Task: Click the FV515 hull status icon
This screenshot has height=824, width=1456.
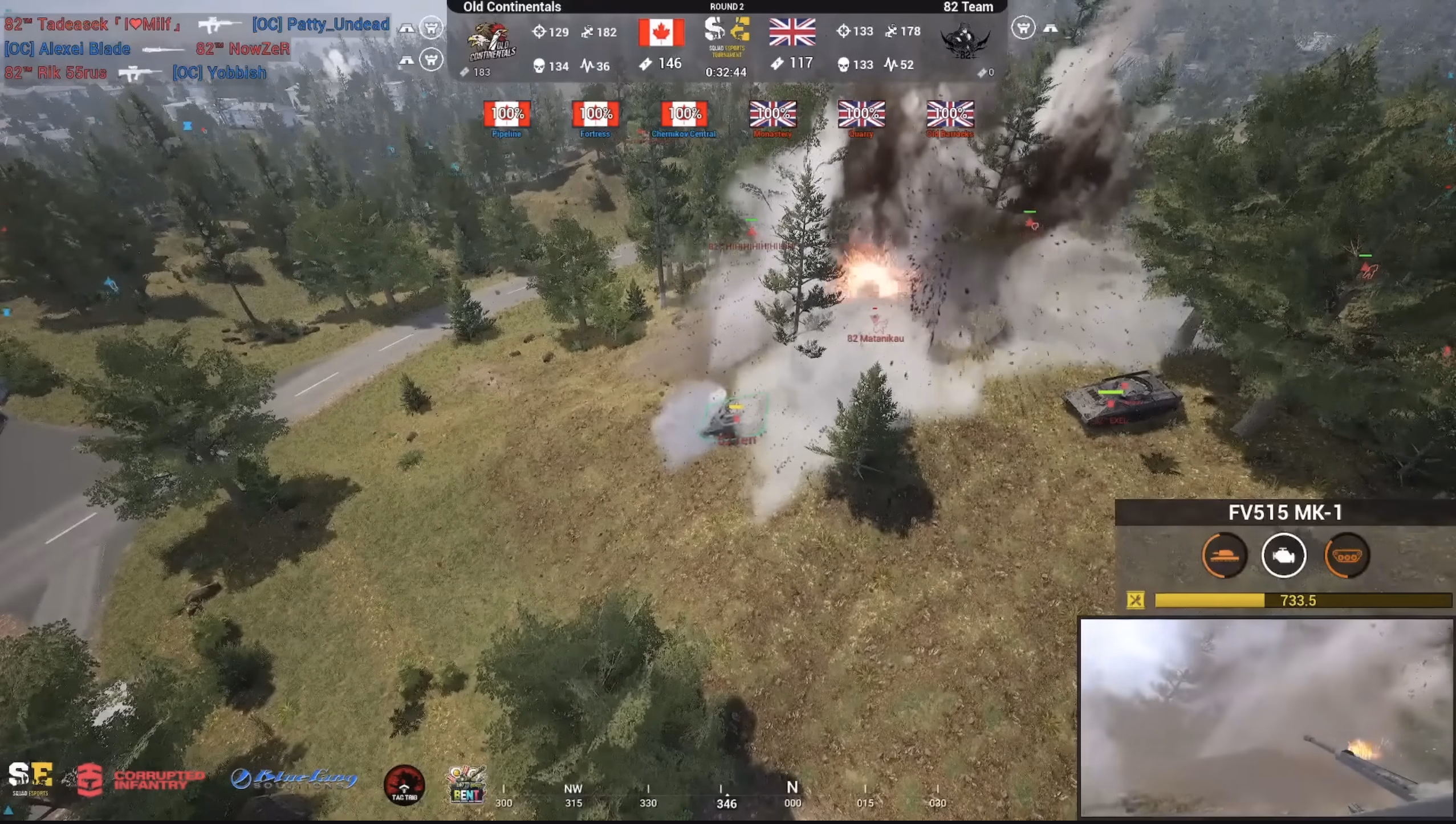Action: [x=1224, y=556]
